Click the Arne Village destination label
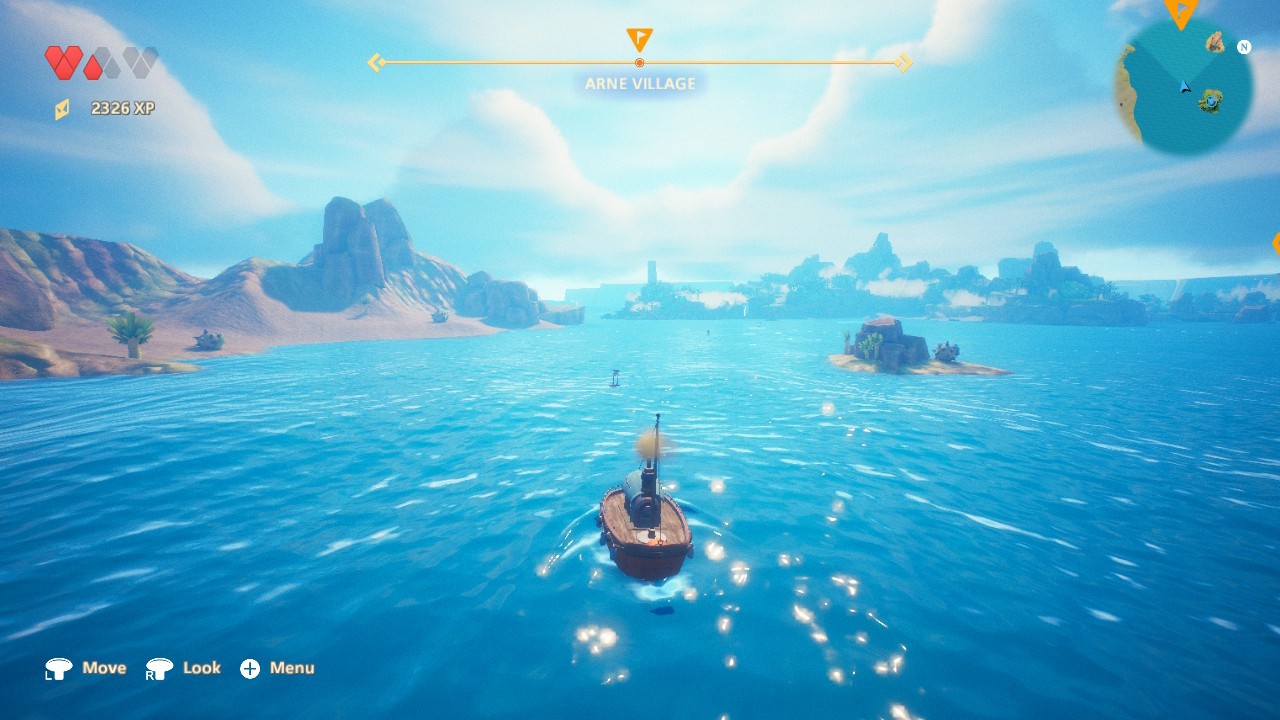The width and height of the screenshot is (1280, 720). tap(640, 84)
